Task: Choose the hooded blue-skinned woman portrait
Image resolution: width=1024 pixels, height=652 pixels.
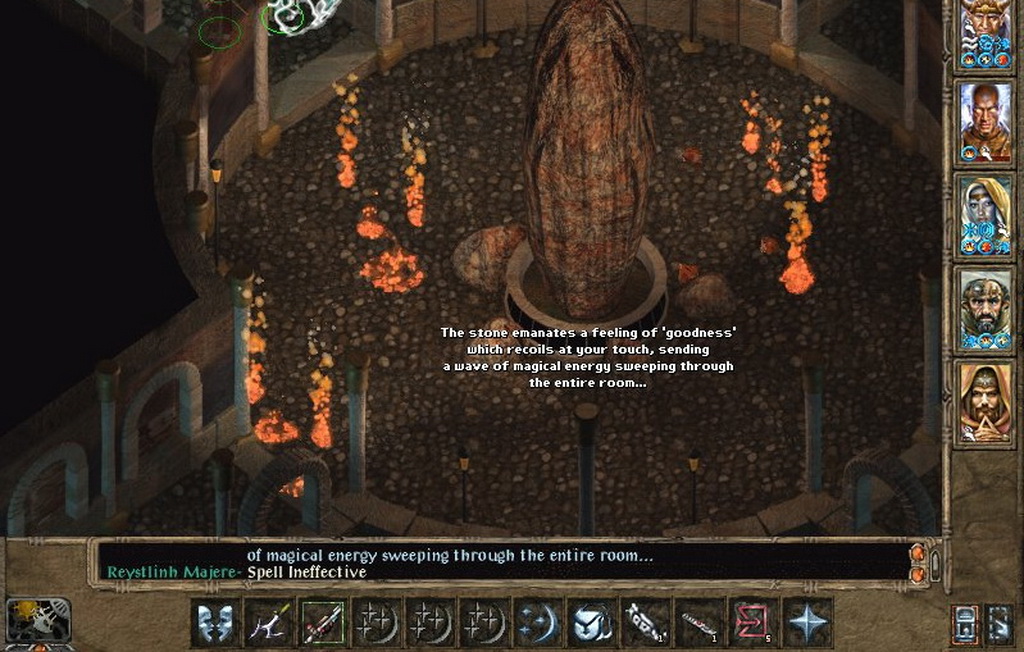Action: 985,214
